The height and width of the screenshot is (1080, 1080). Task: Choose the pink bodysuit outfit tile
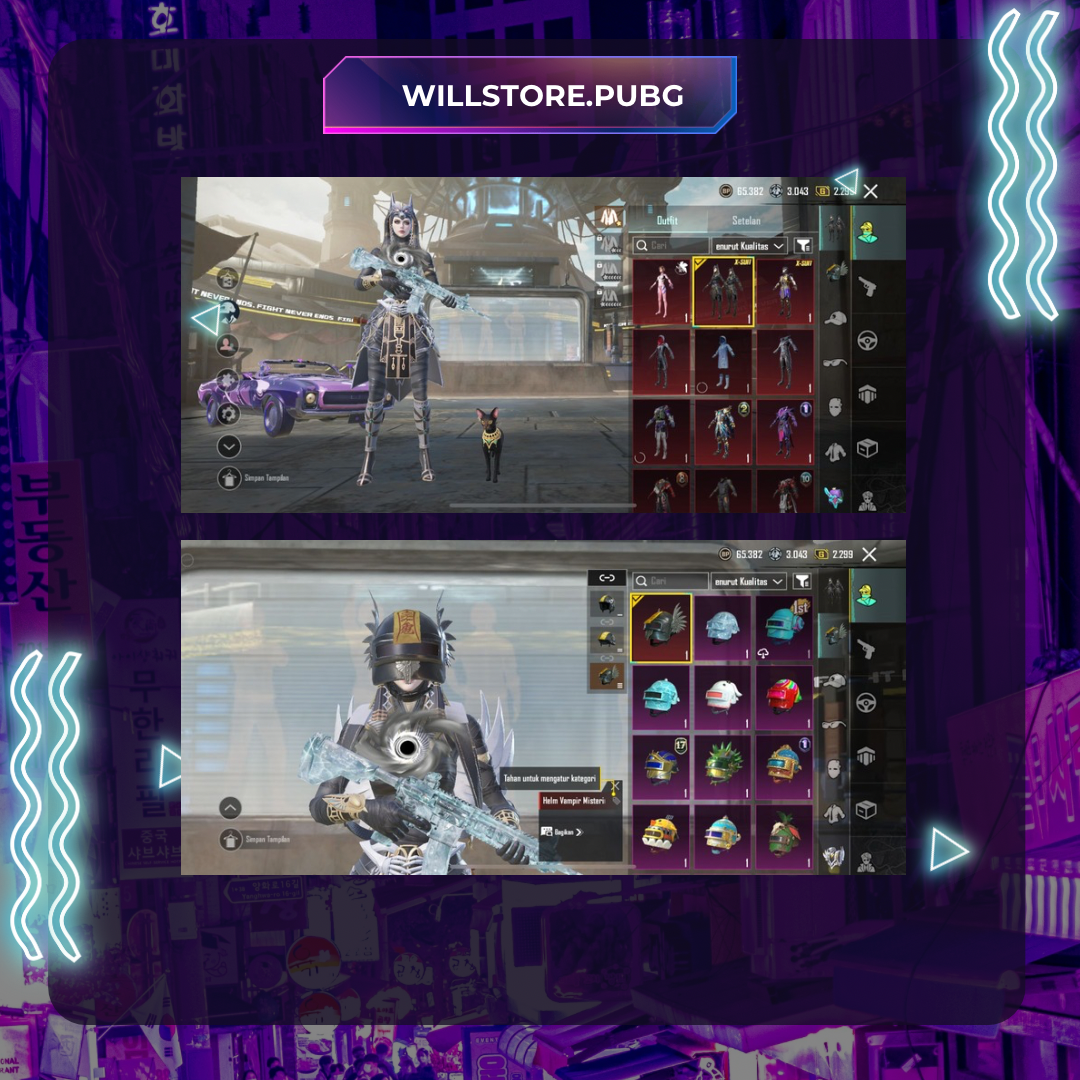pyautogui.click(x=661, y=291)
